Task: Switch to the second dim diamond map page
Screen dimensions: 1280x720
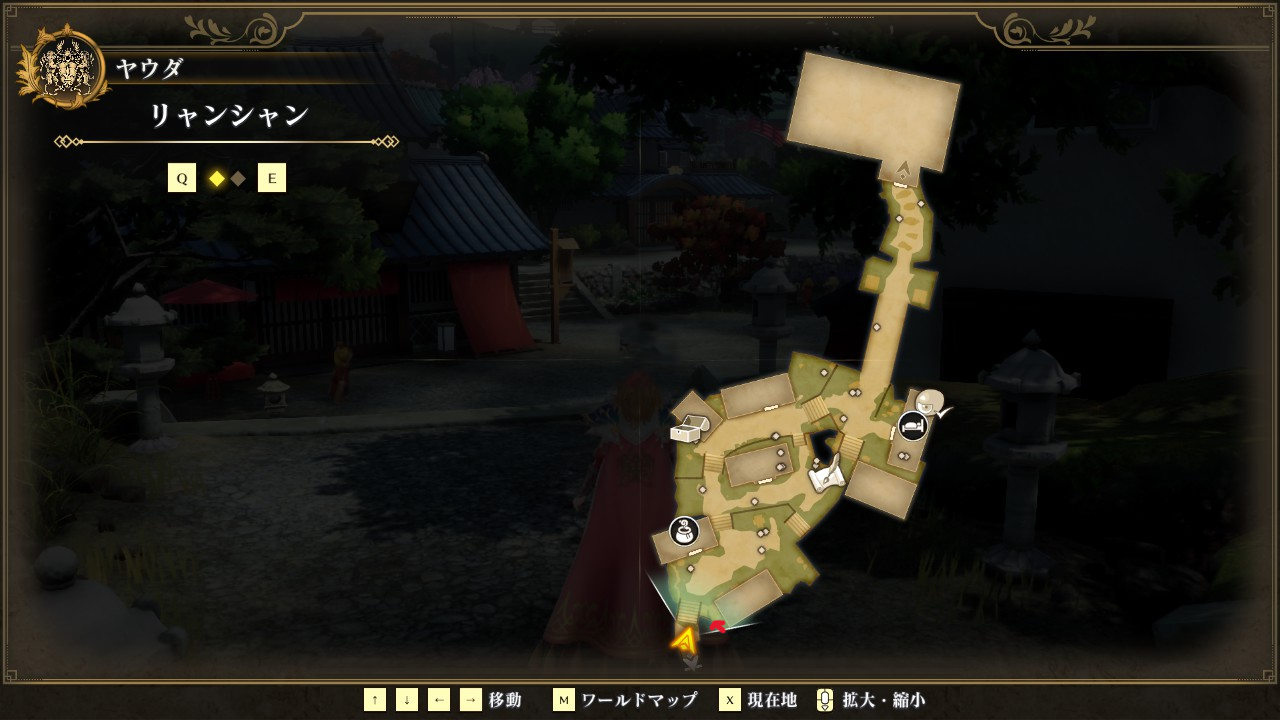Action: 238,179
